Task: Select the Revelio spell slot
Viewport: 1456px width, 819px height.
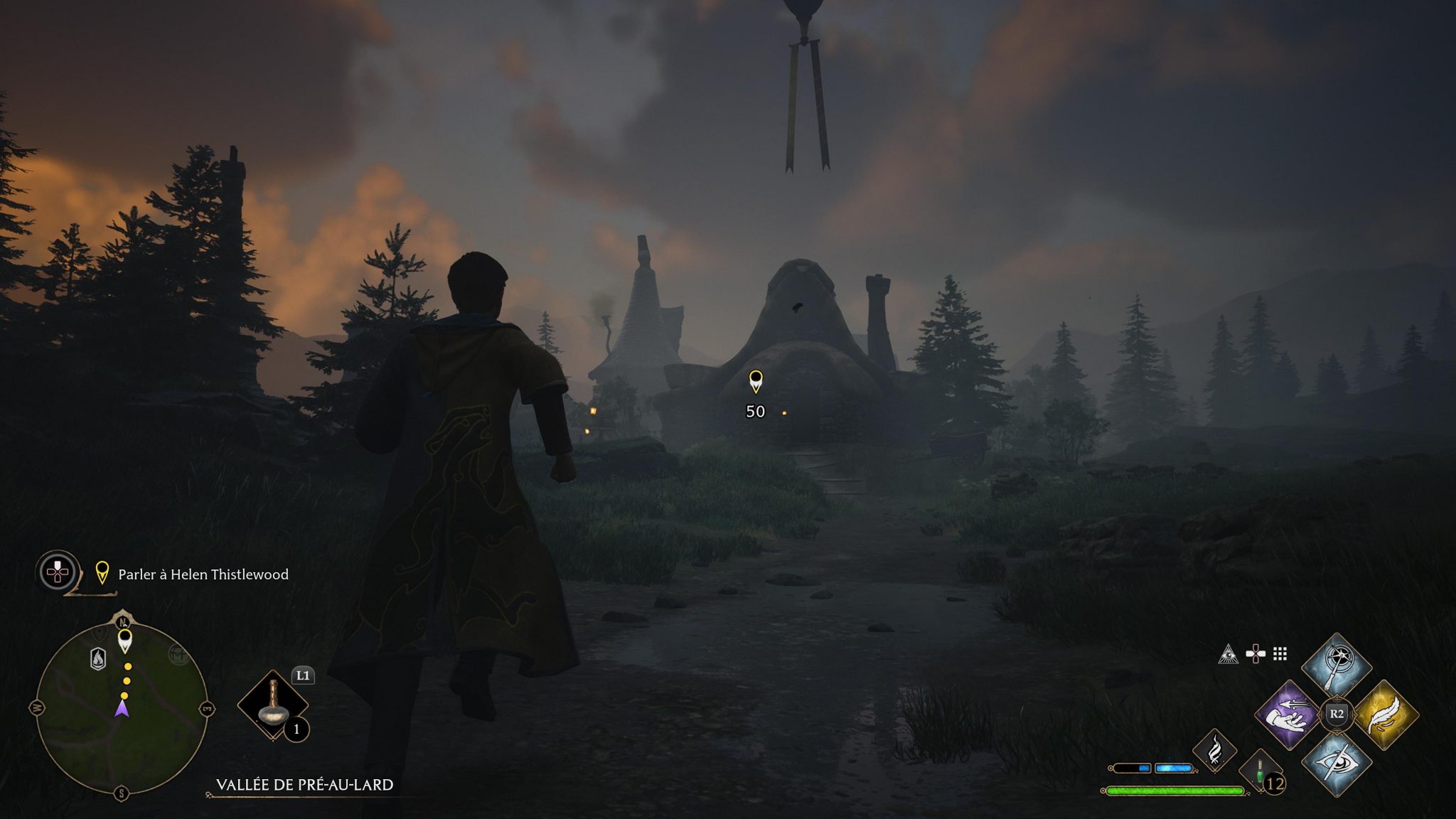Action: pos(1336,666)
